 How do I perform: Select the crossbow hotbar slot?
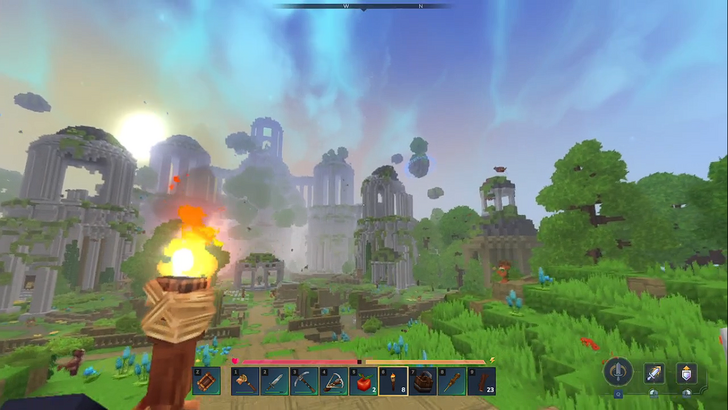point(334,381)
